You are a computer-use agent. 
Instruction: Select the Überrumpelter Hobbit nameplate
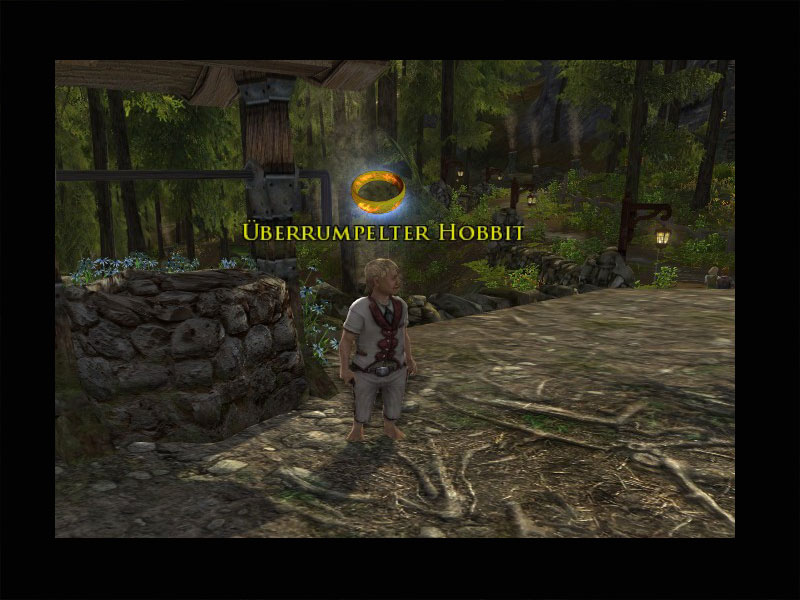tap(383, 232)
